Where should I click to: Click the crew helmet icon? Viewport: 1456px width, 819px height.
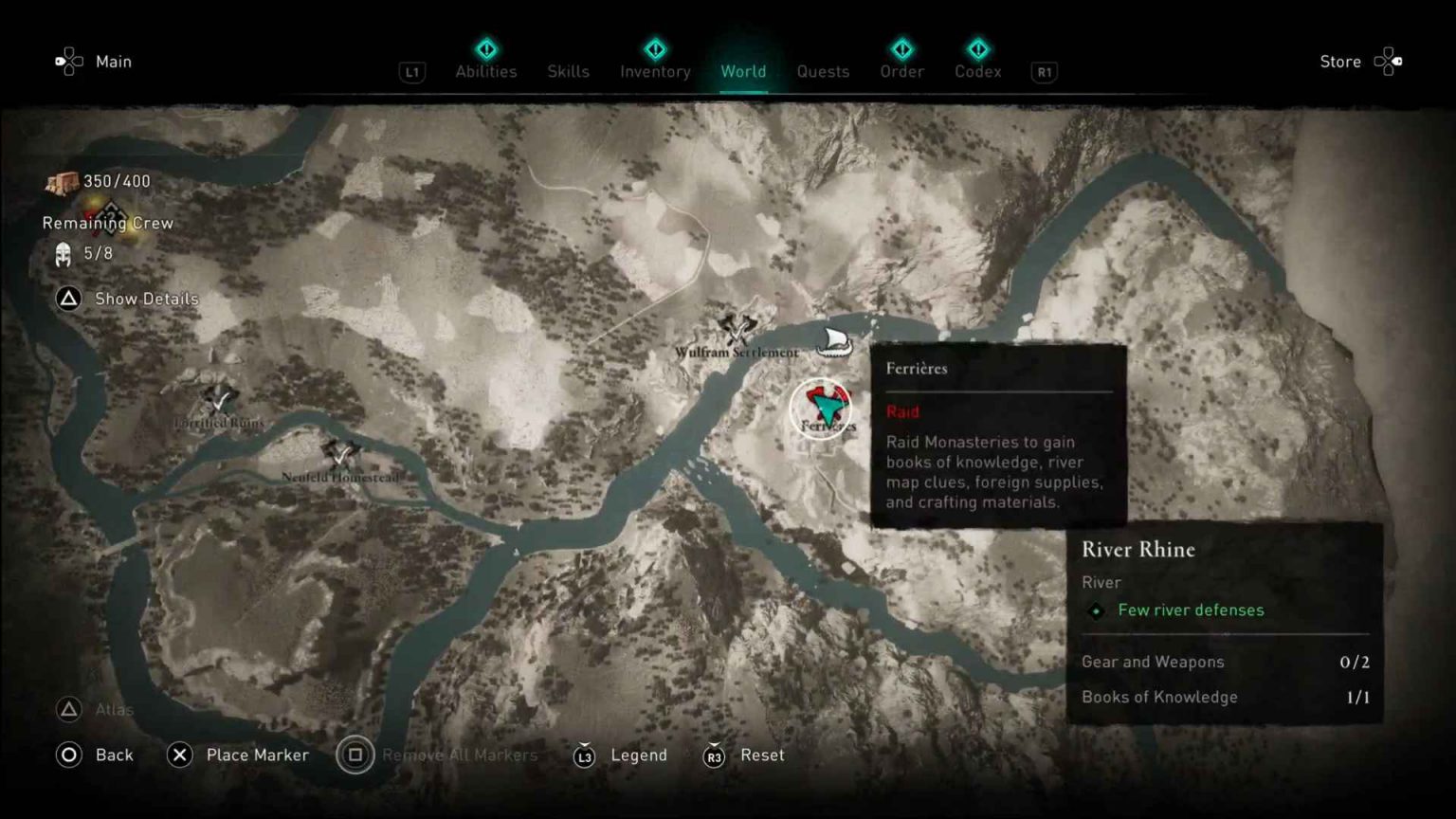click(63, 253)
